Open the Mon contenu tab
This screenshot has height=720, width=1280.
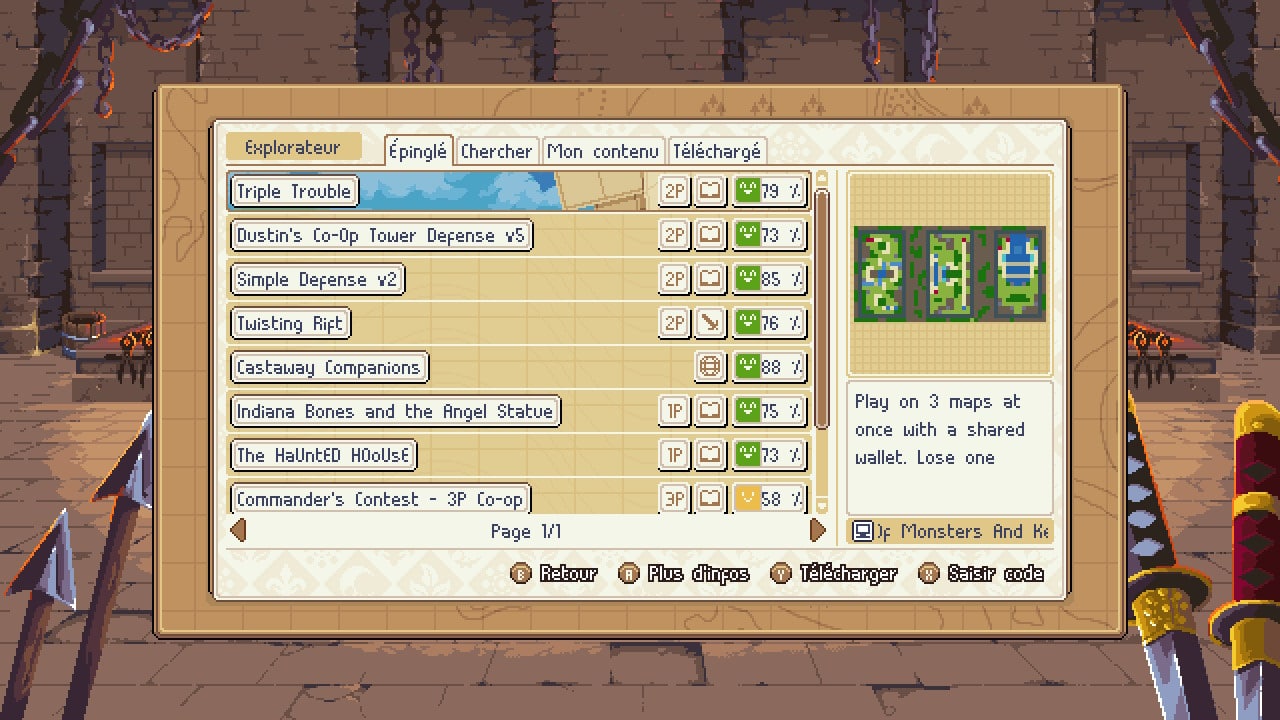point(603,151)
